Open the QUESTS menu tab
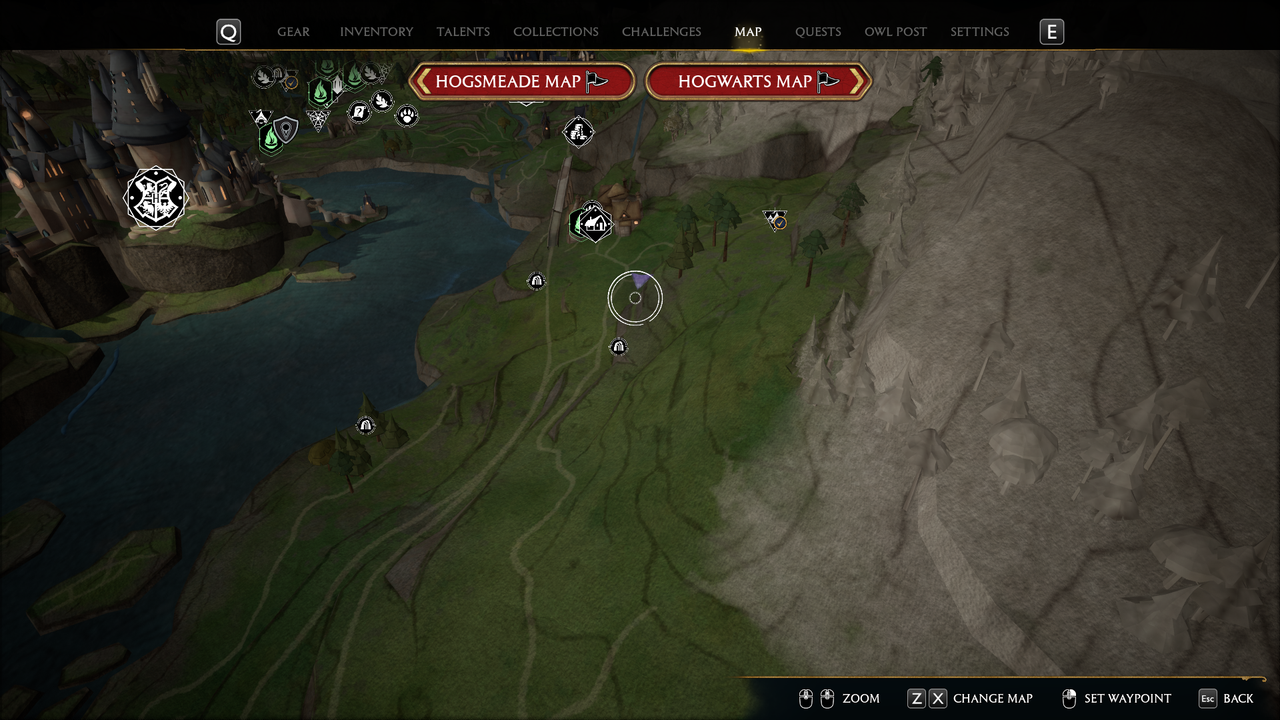The image size is (1280, 720). click(x=818, y=31)
